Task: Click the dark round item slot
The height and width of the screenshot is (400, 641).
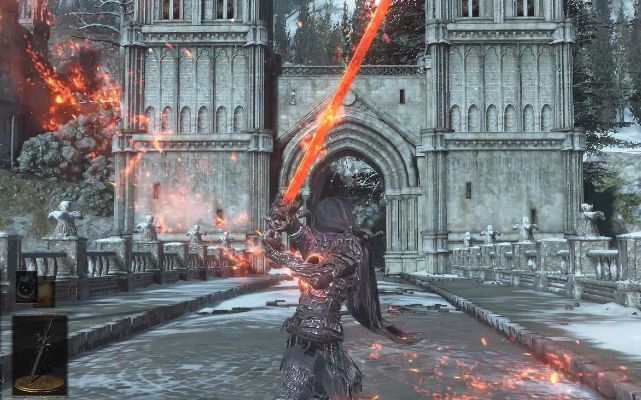Action: [x=26, y=288]
